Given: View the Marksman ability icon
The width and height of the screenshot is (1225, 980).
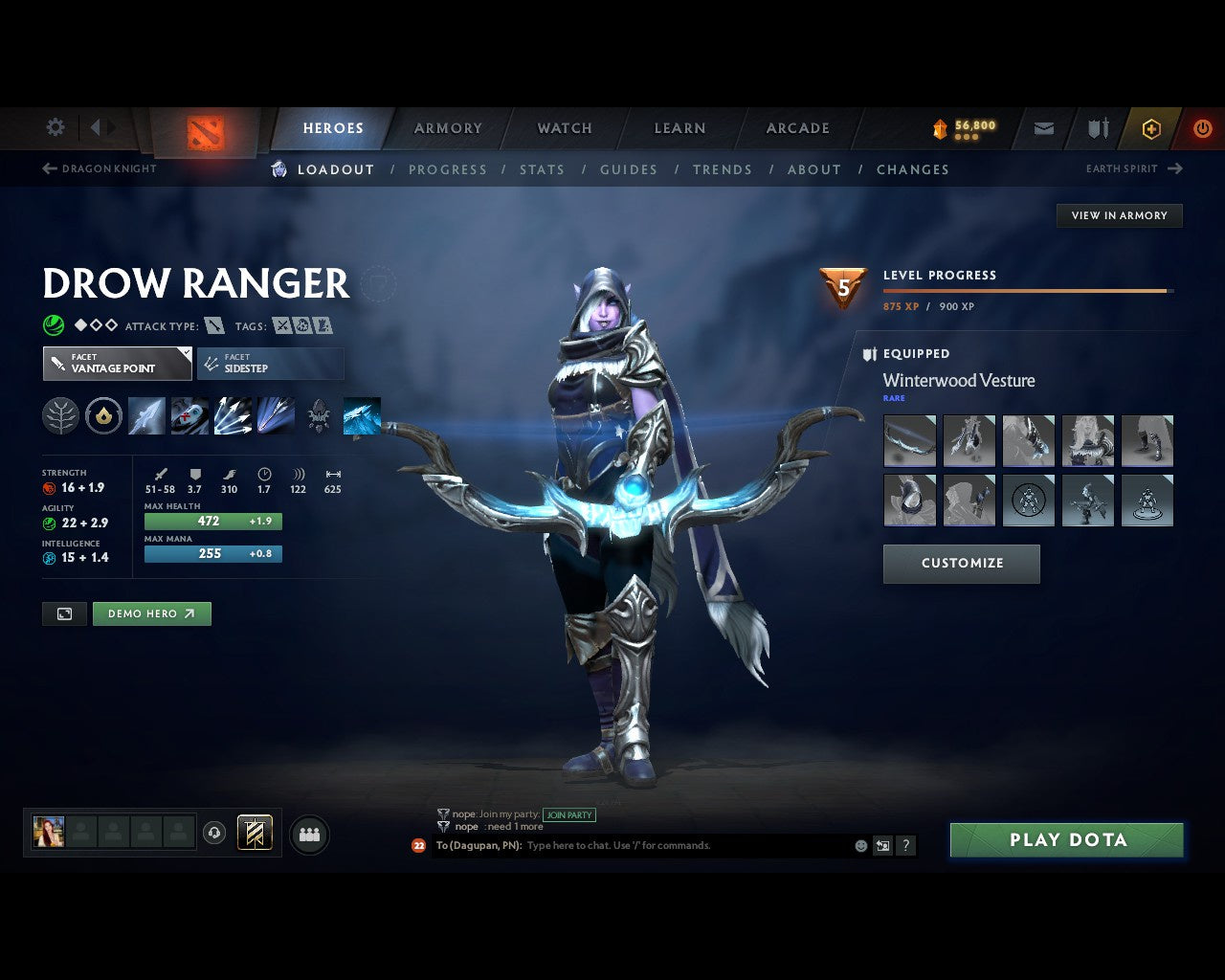Looking at the screenshot, I should 276,415.
